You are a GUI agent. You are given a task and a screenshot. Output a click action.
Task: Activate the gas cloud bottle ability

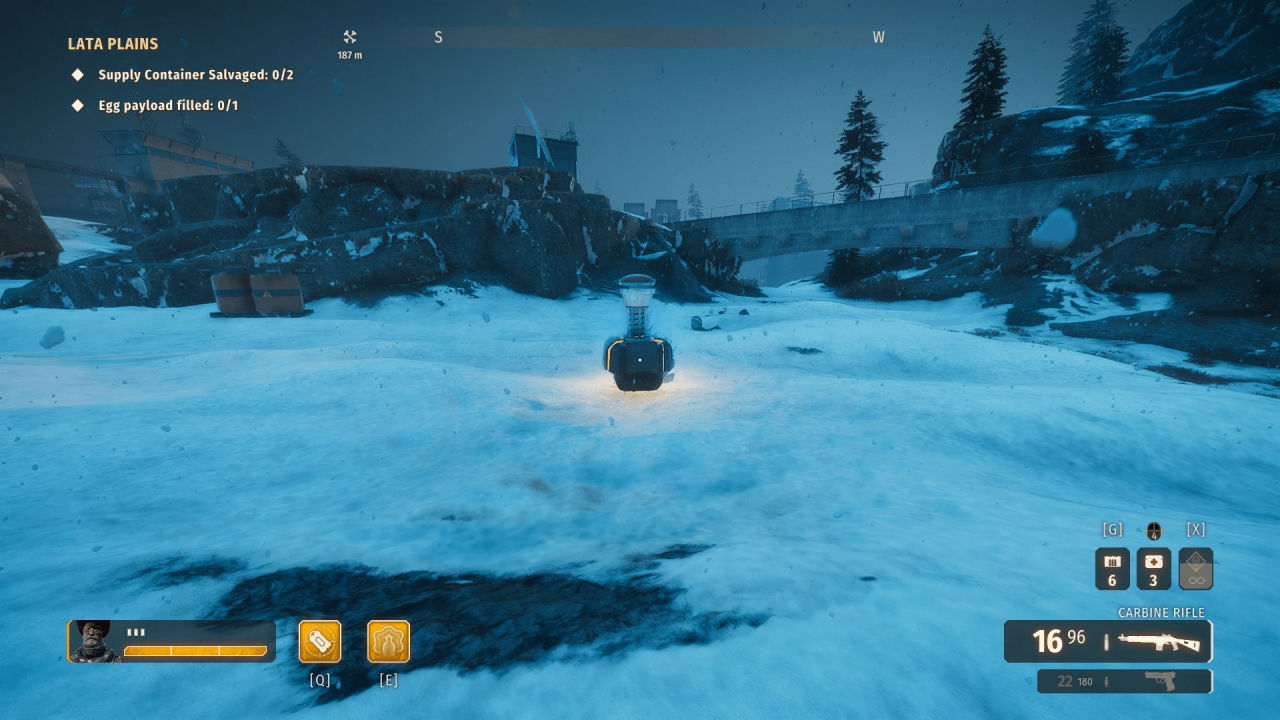388,642
